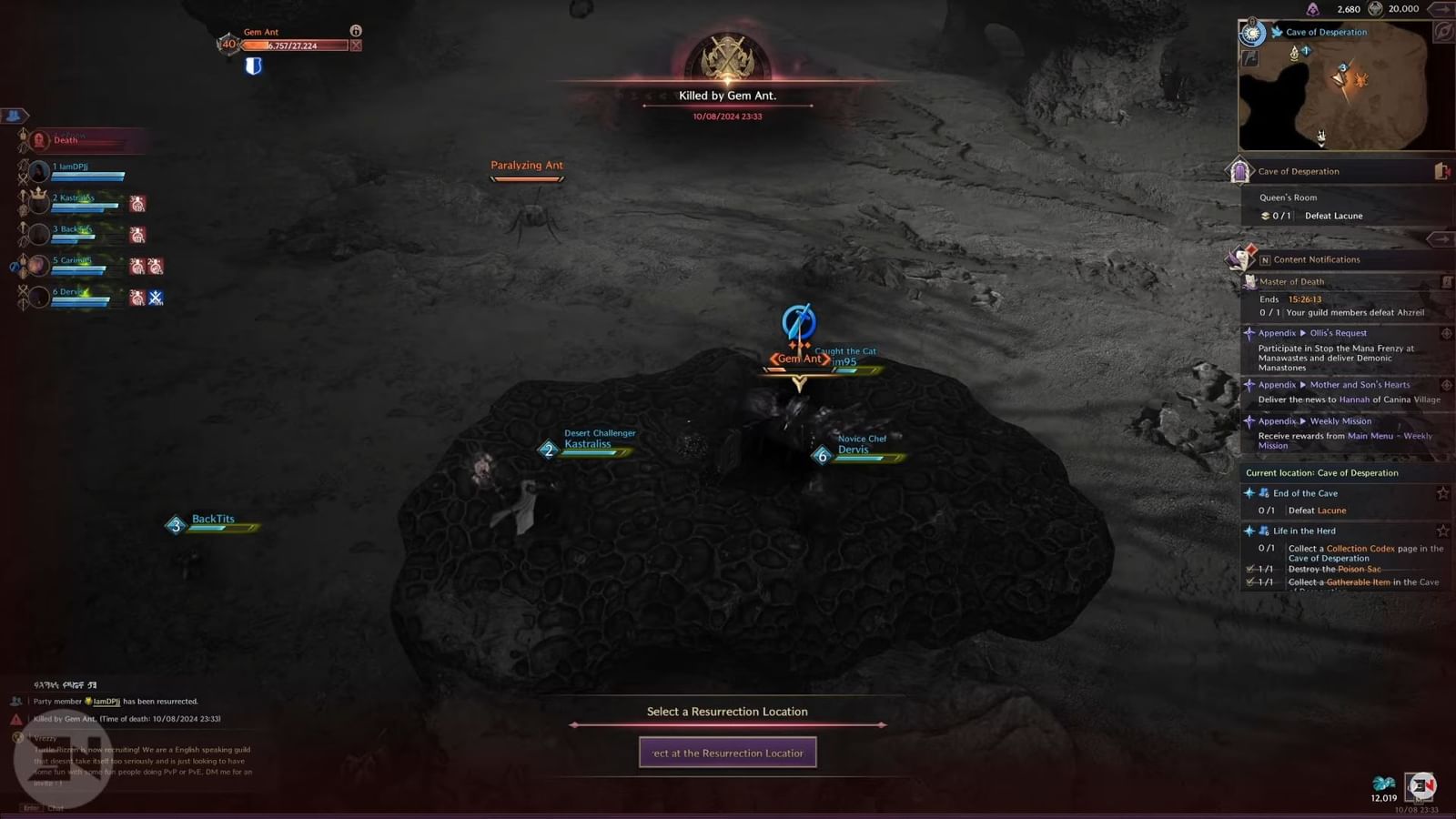Click the exit dungeon door icon beside Cave of Desperation

[x=1440, y=171]
